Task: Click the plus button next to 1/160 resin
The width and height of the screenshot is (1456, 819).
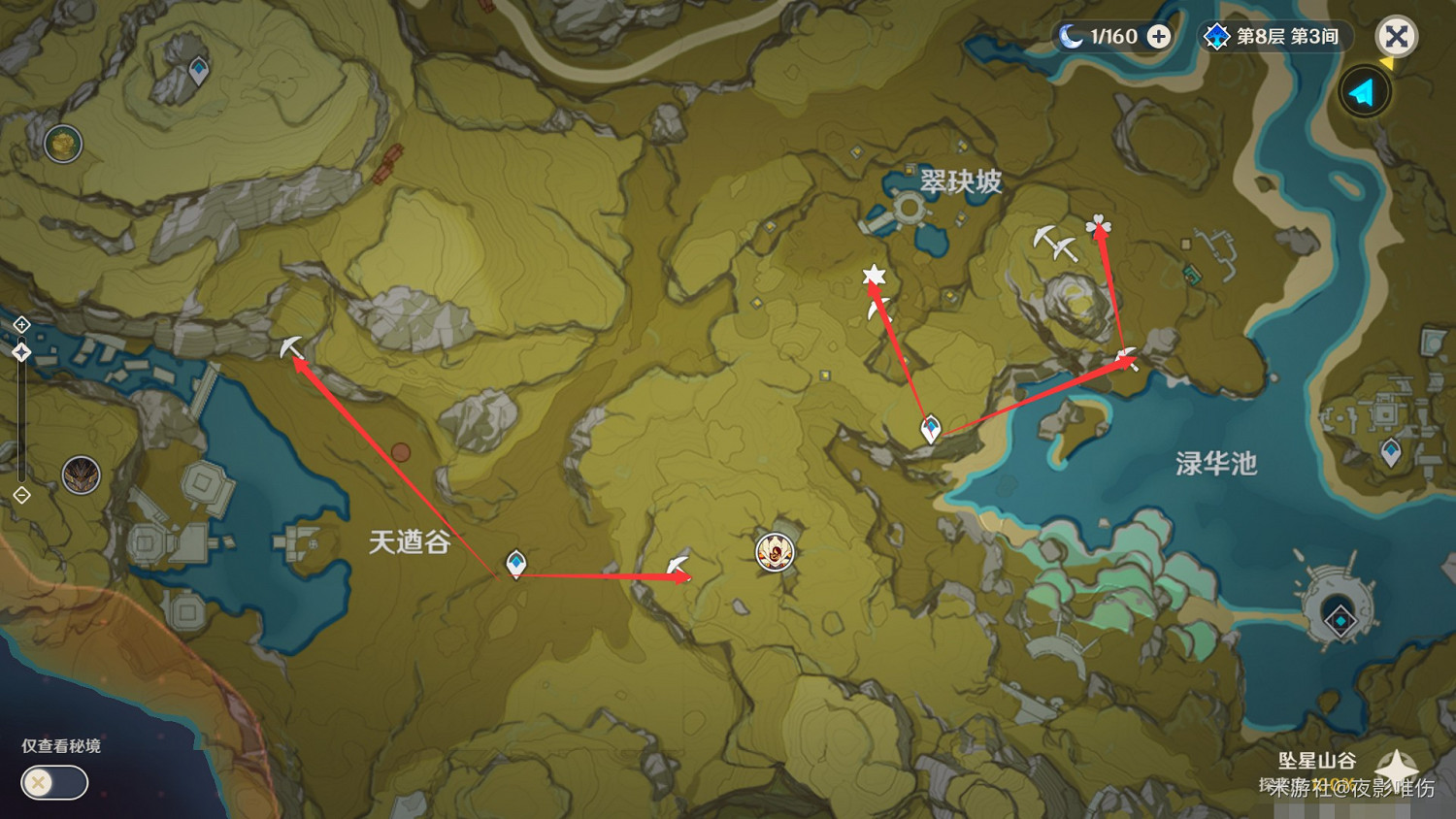Action: pos(1157,37)
